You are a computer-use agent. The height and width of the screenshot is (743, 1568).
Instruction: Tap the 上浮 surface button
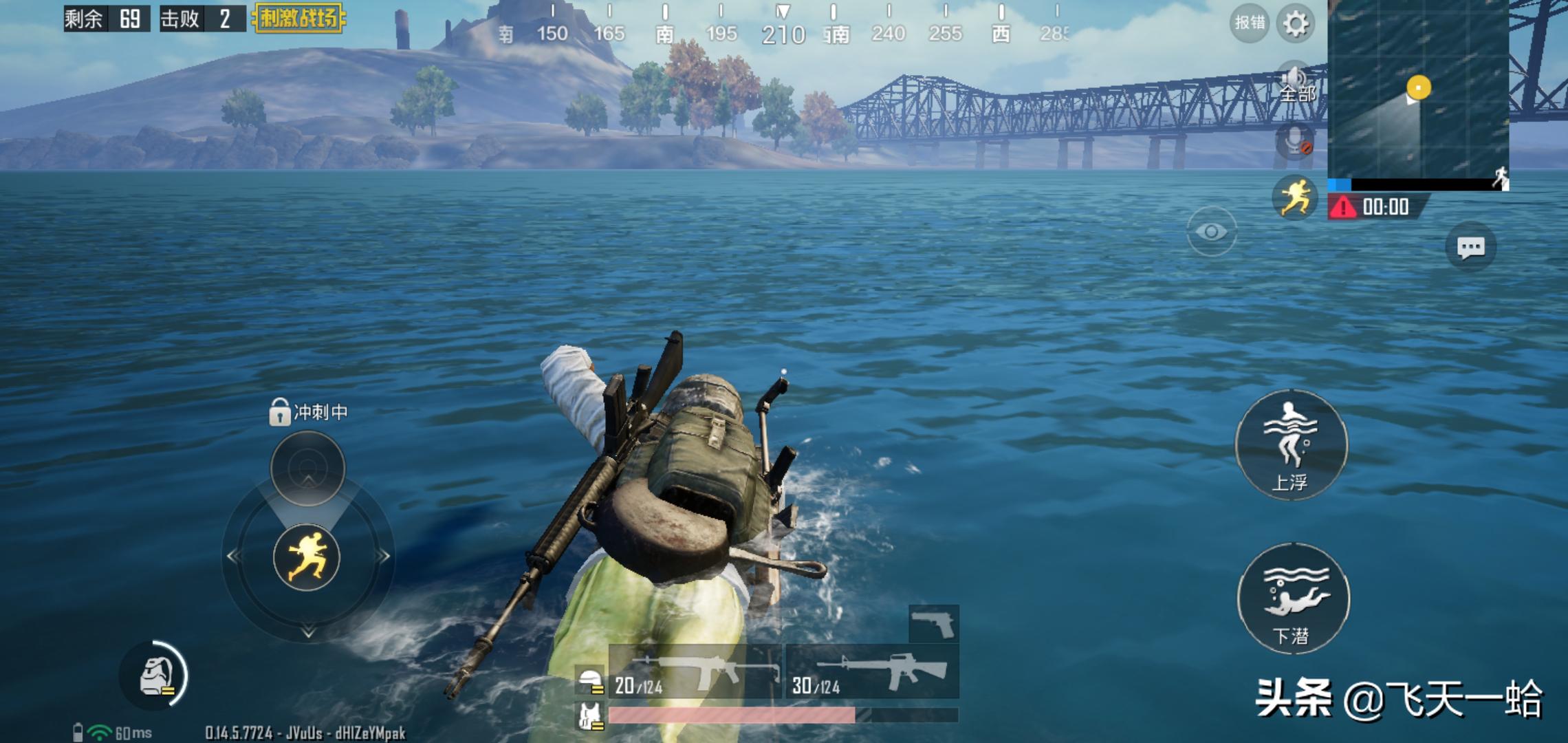coord(1291,445)
